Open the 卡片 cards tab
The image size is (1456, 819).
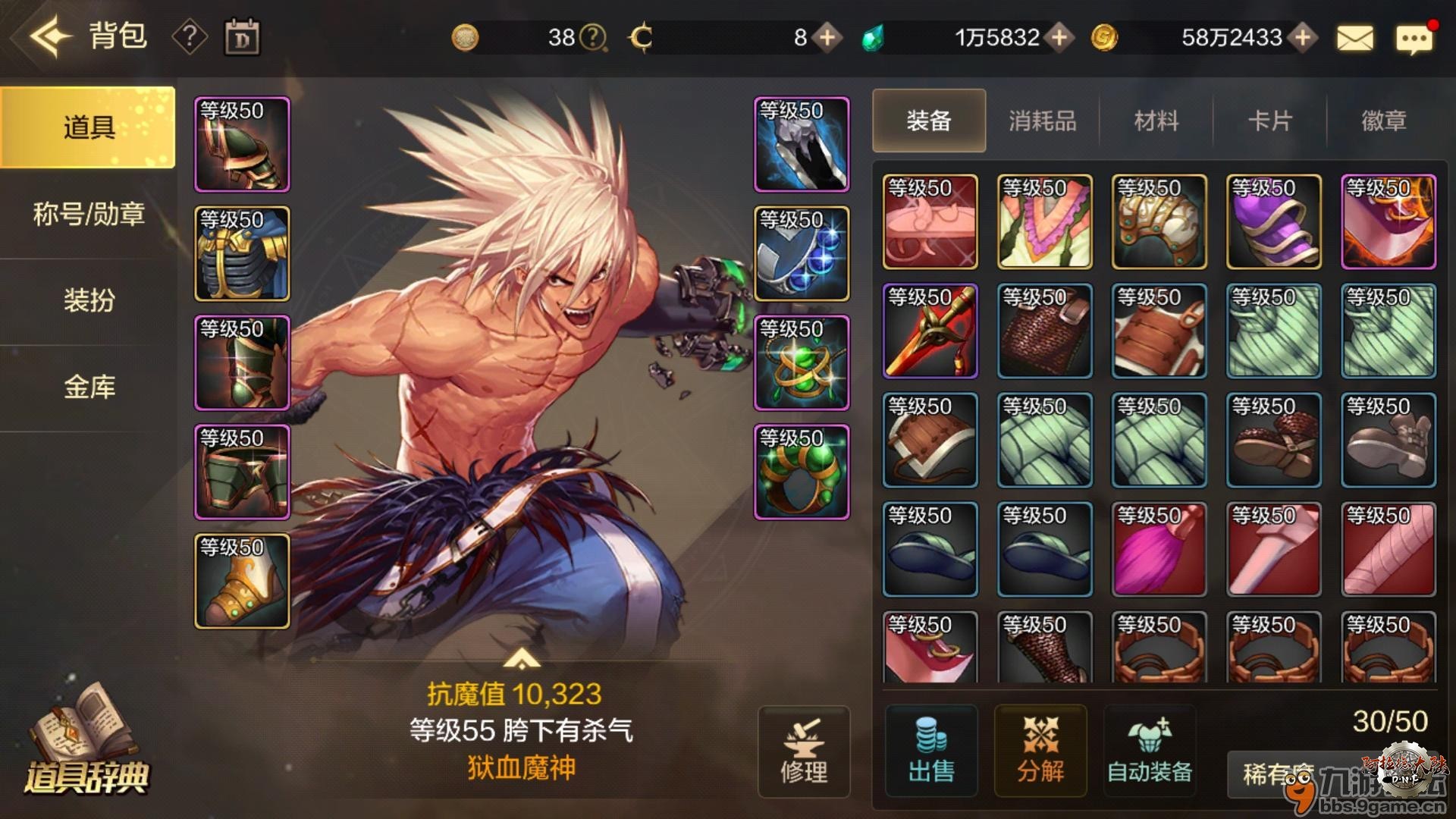[x=1270, y=121]
